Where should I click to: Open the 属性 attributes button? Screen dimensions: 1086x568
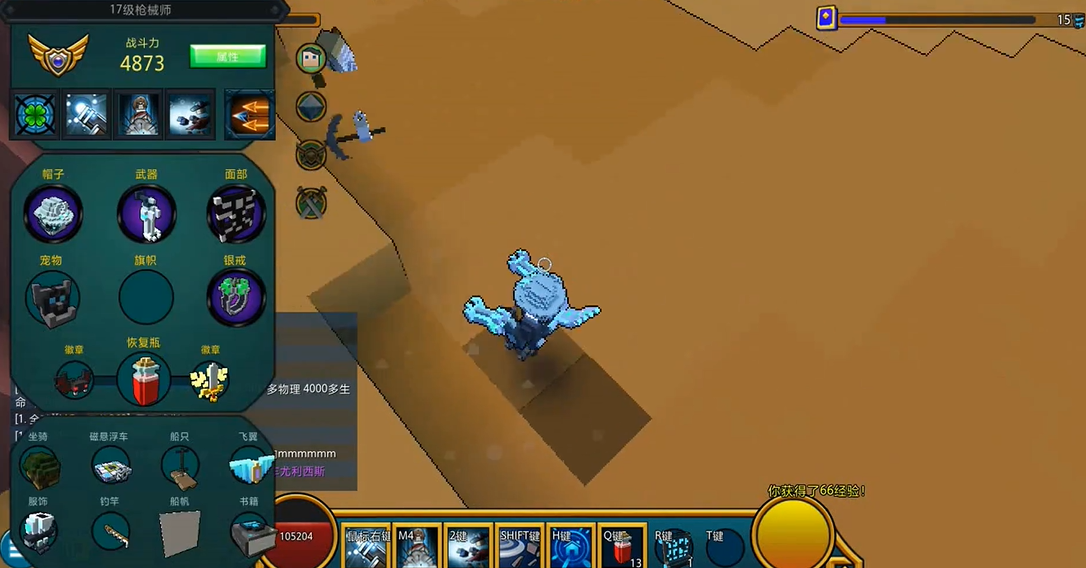coord(228,56)
